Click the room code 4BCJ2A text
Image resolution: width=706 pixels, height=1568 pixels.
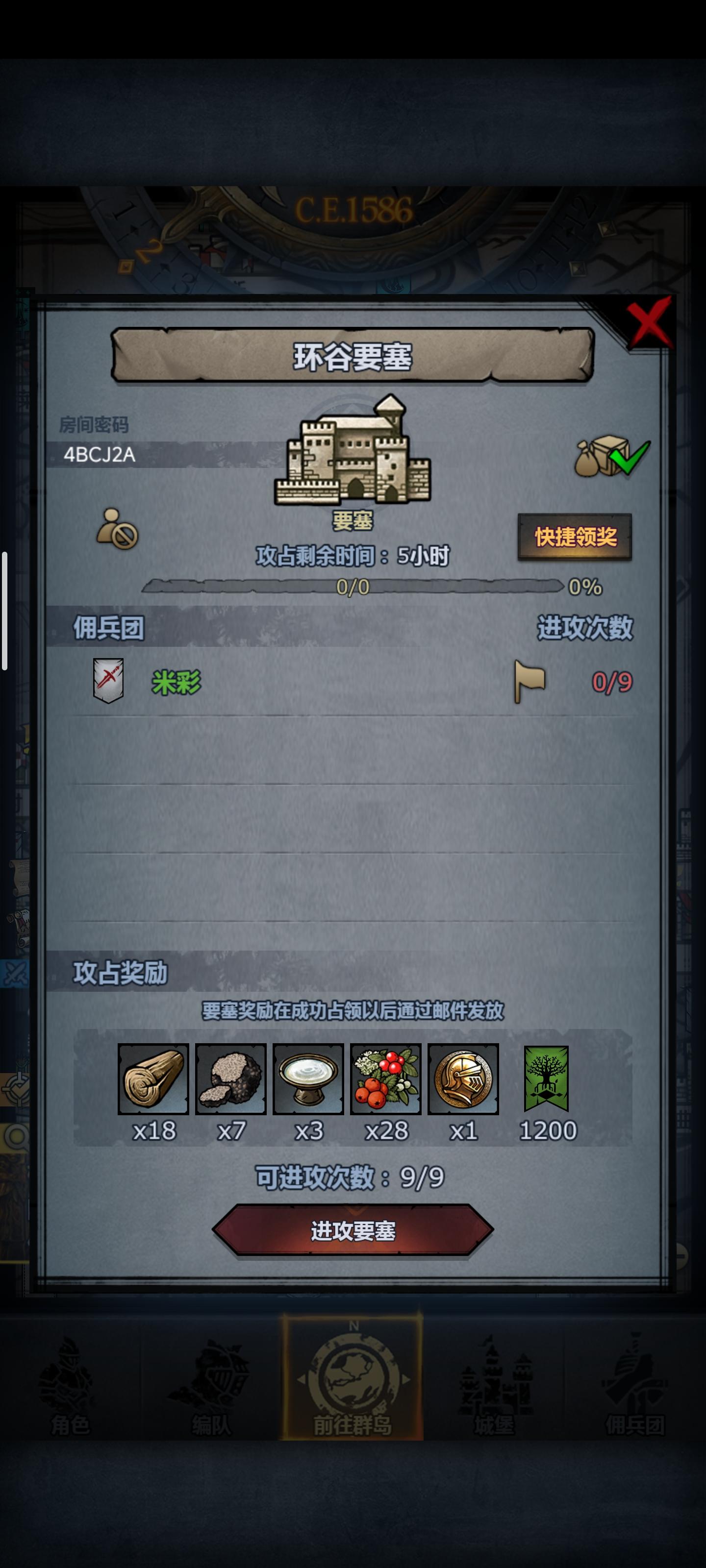click(x=101, y=455)
